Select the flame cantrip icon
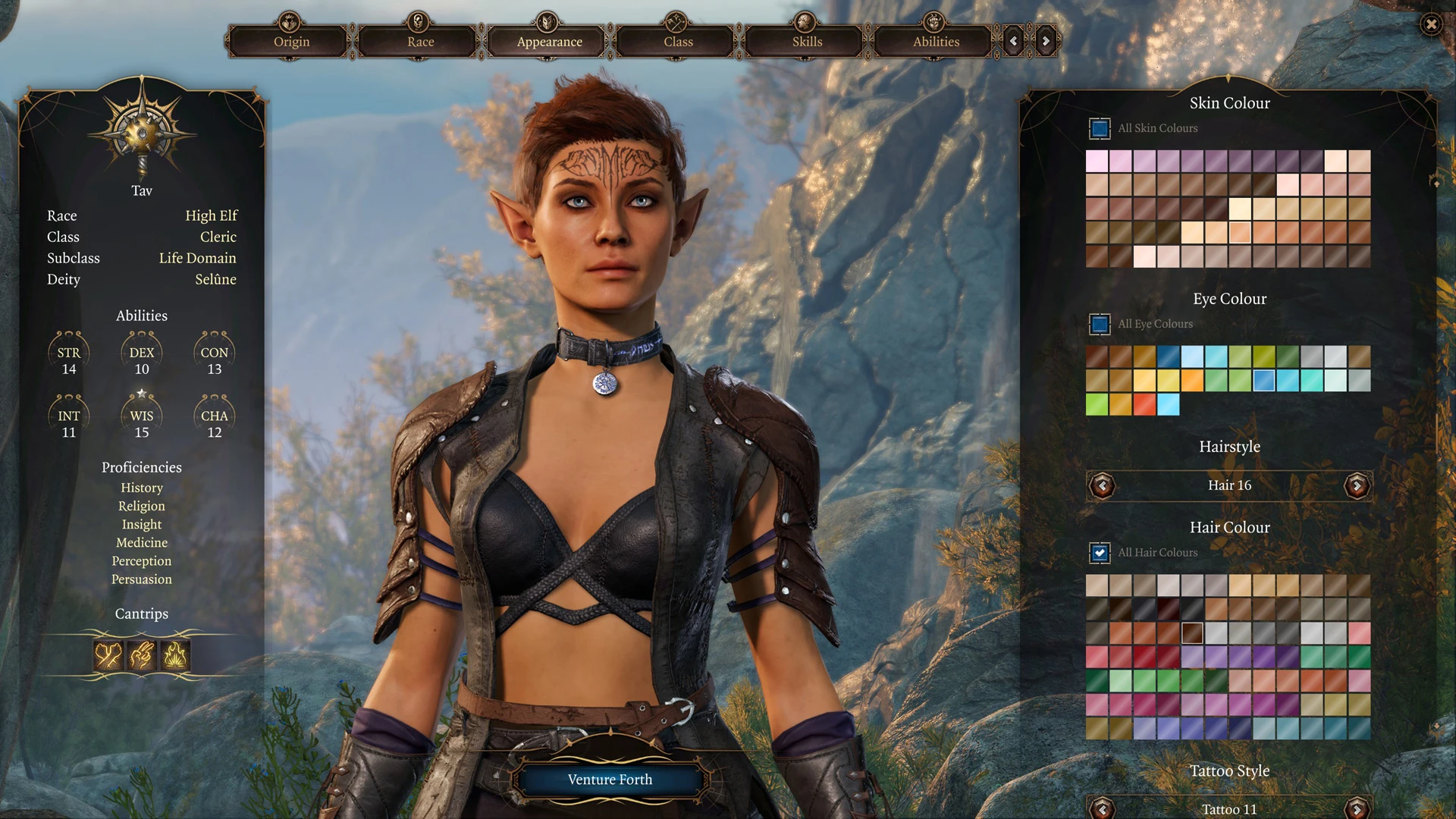The image size is (1456, 819). pos(175,655)
